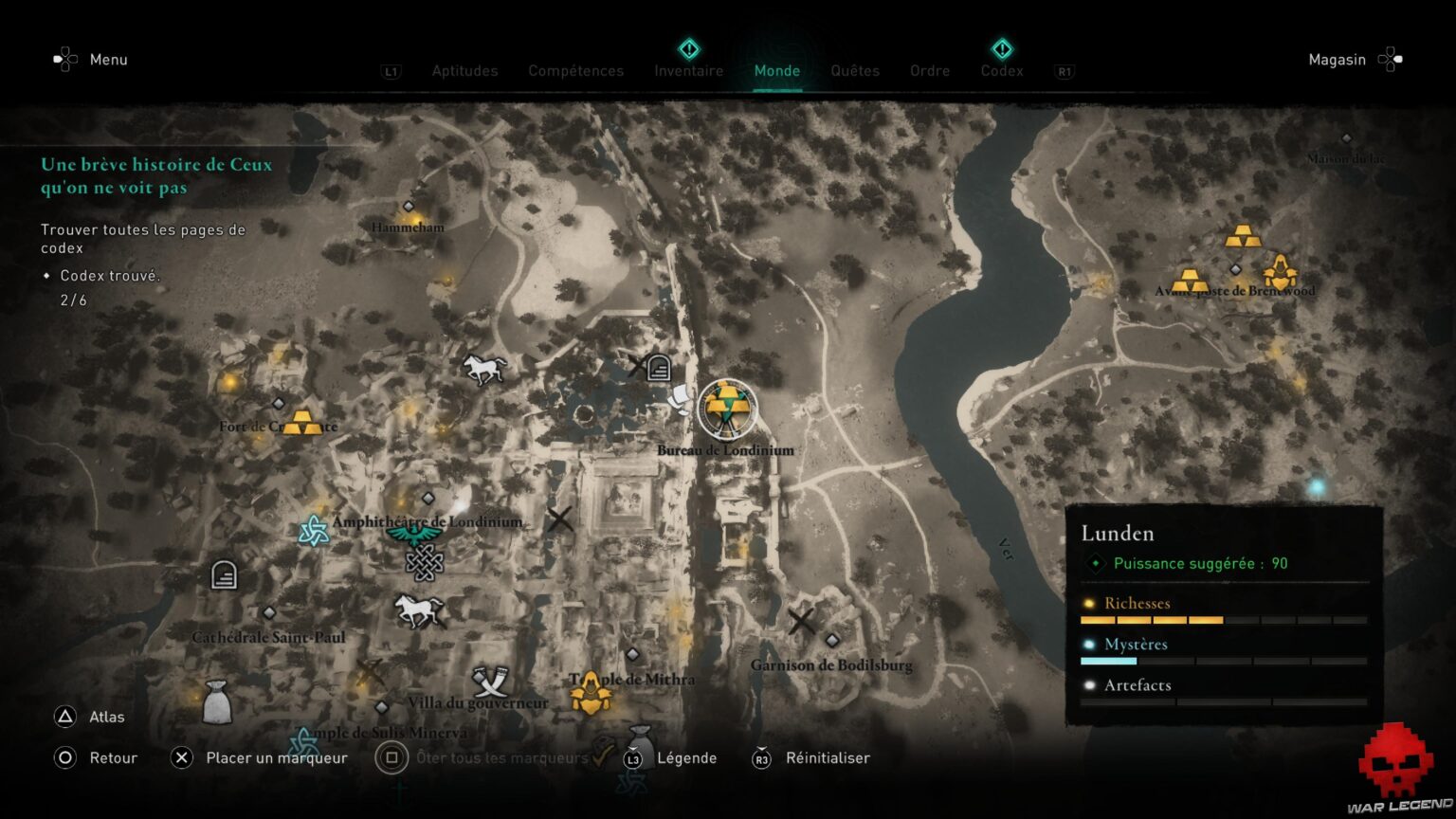Select the white horse stable marker near Hammeham
The image size is (1456, 819).
click(483, 369)
